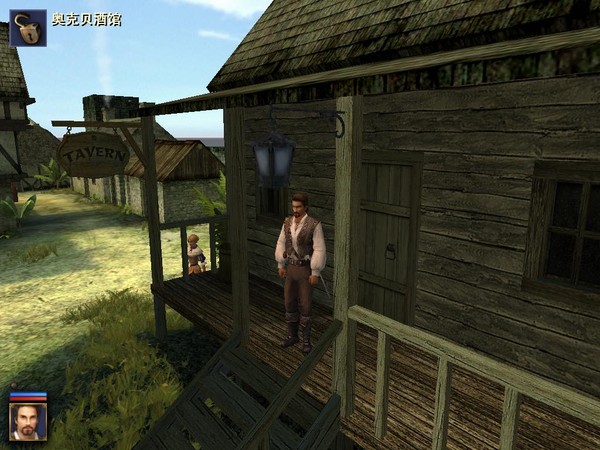Click the padlock icon beside the tavern name
600x450 pixels.
click(x=28, y=28)
